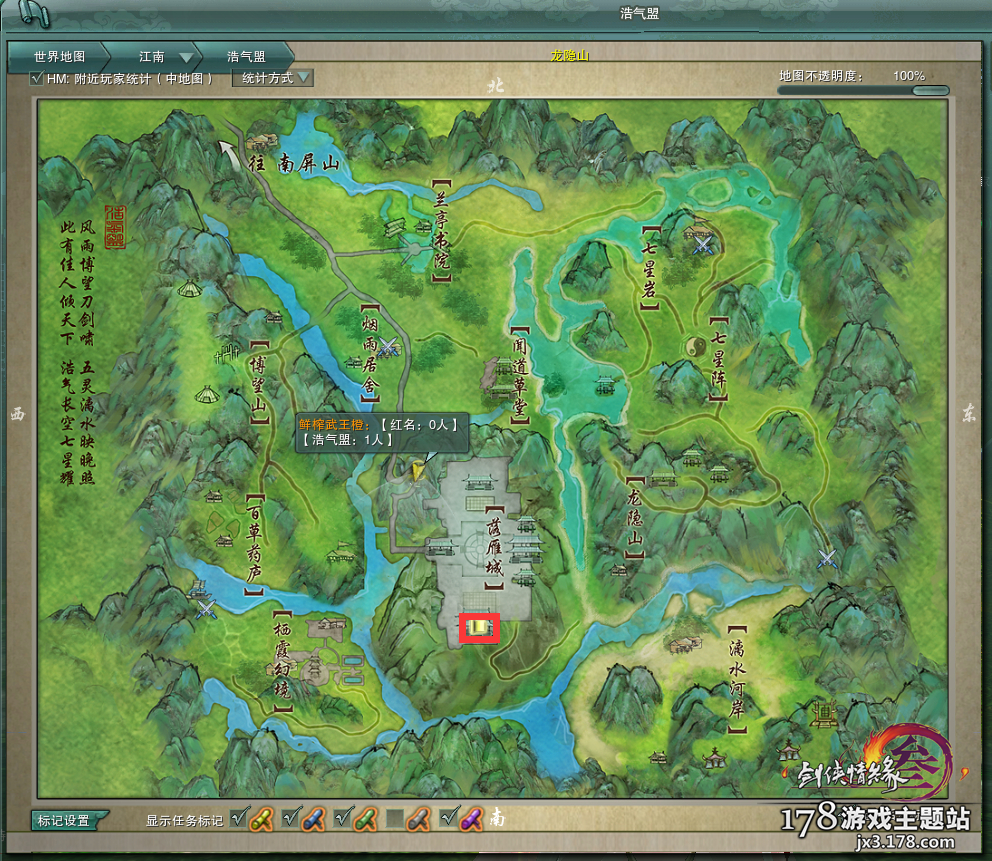Click the crossed swords marker at 烟雨居舍
992x861 pixels.
pos(387,347)
